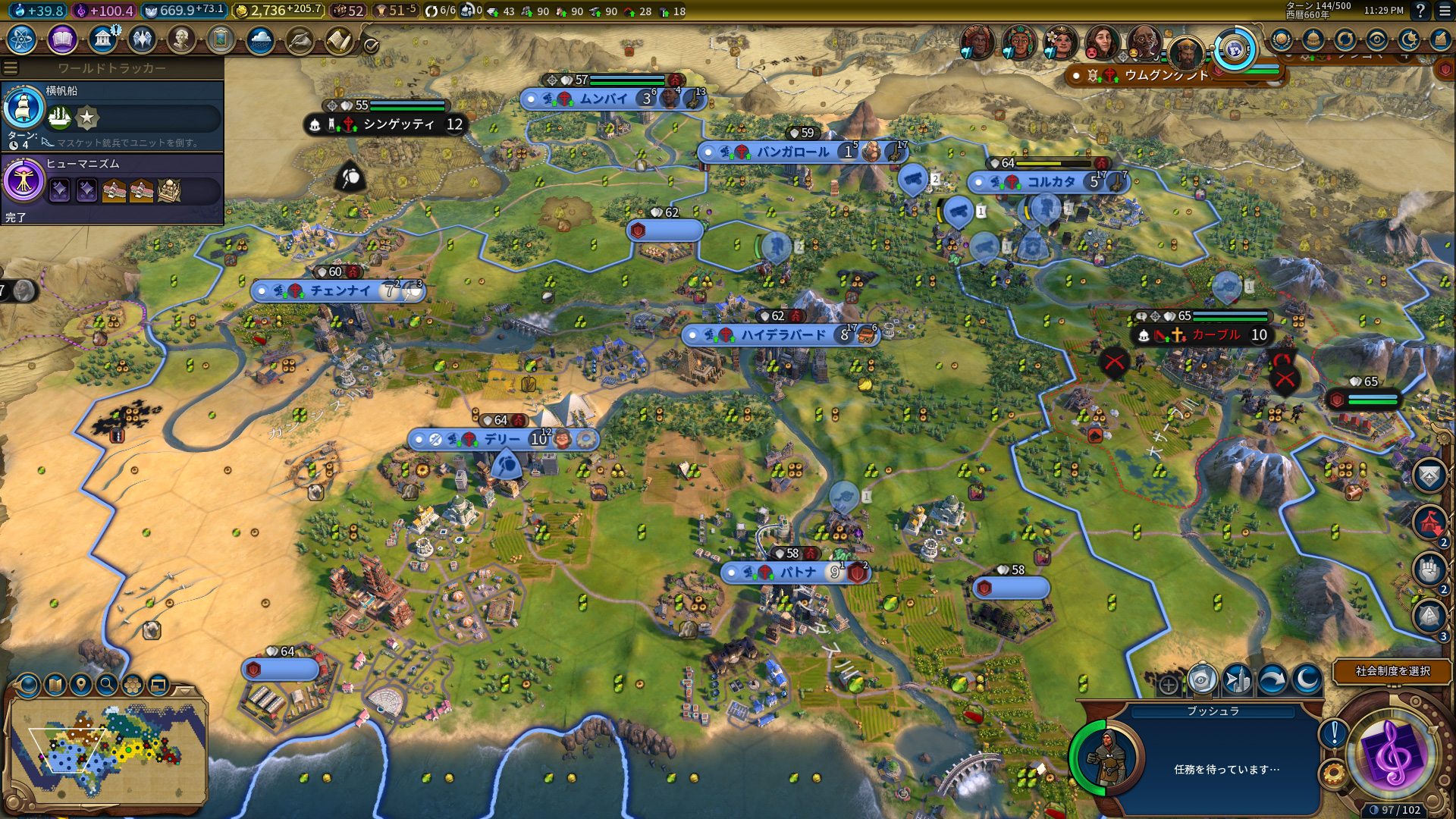Screen dimensions: 1456x819
Task: Put the waiting unit to sleep with the moon icon
Action: (1306, 678)
